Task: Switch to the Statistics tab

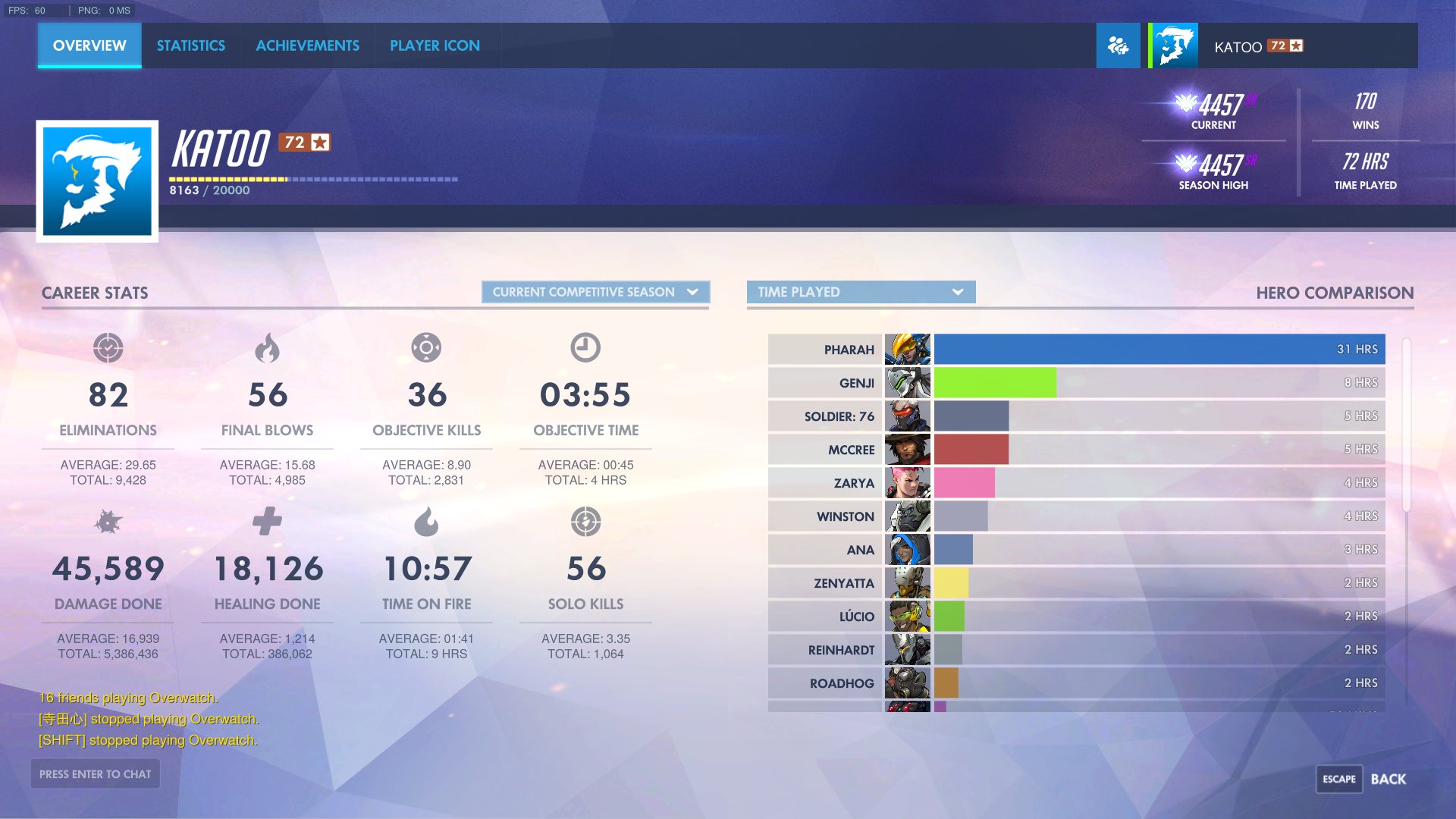Action: (x=190, y=45)
